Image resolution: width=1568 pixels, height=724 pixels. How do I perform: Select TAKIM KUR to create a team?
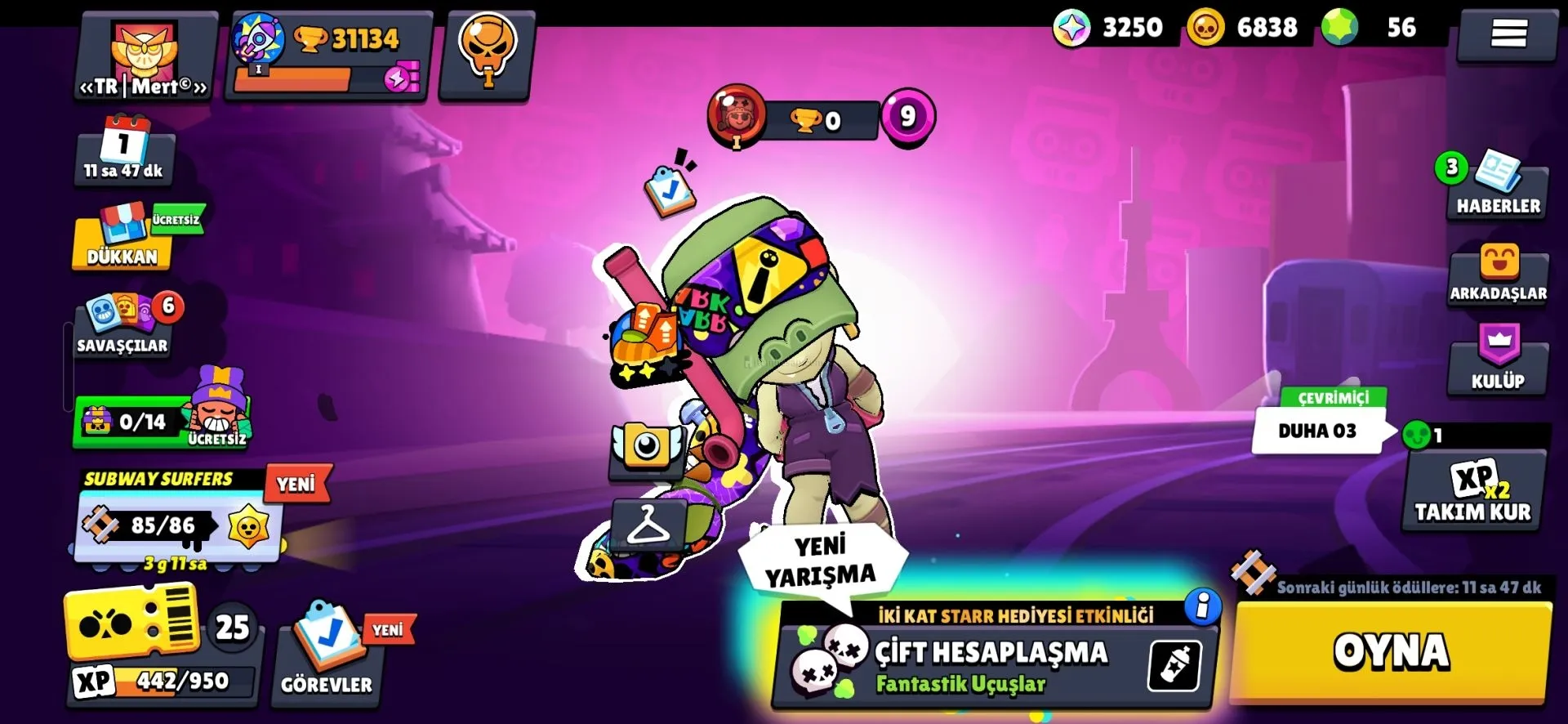(x=1473, y=492)
